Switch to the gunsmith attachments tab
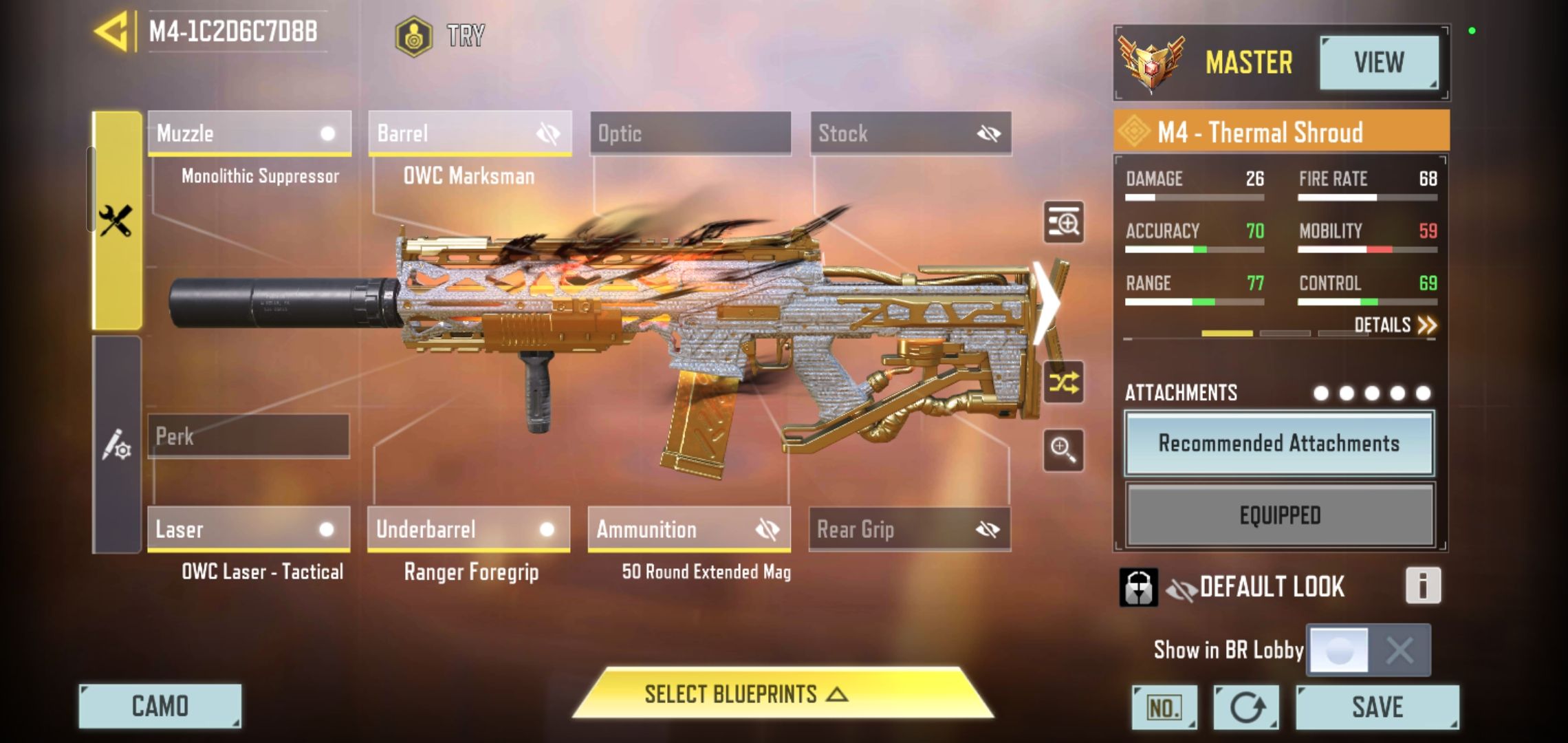 (117, 220)
